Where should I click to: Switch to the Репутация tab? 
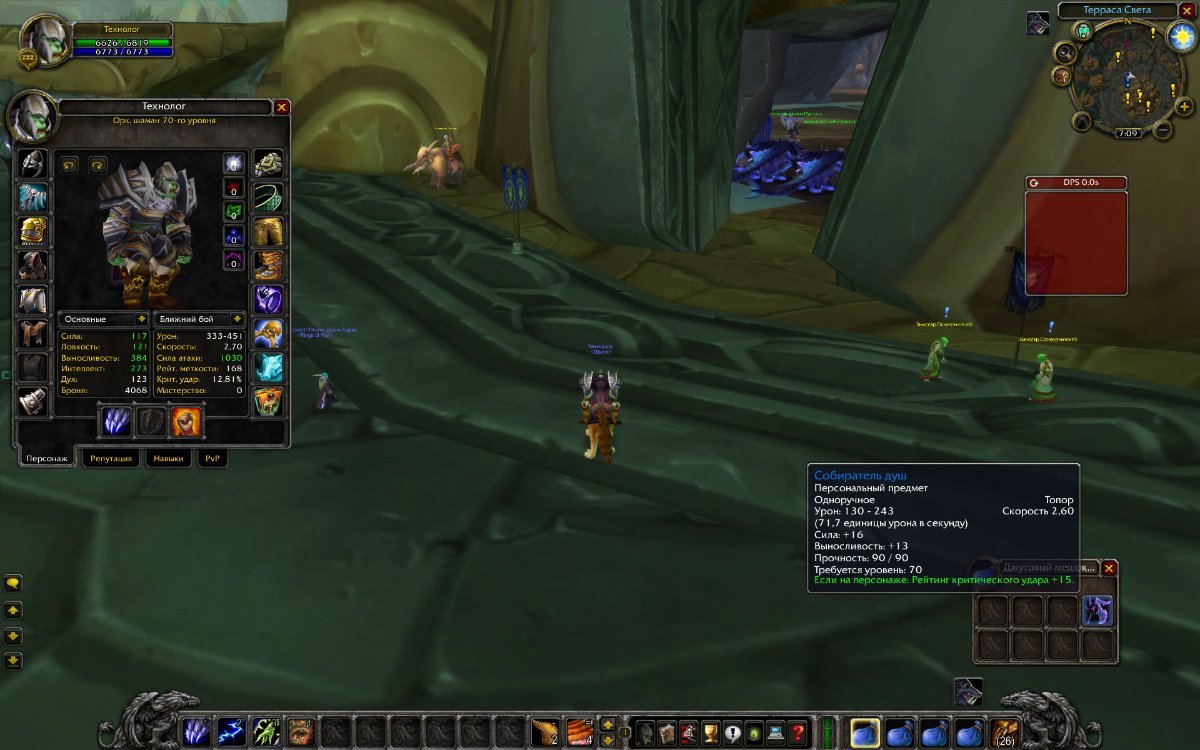point(110,458)
